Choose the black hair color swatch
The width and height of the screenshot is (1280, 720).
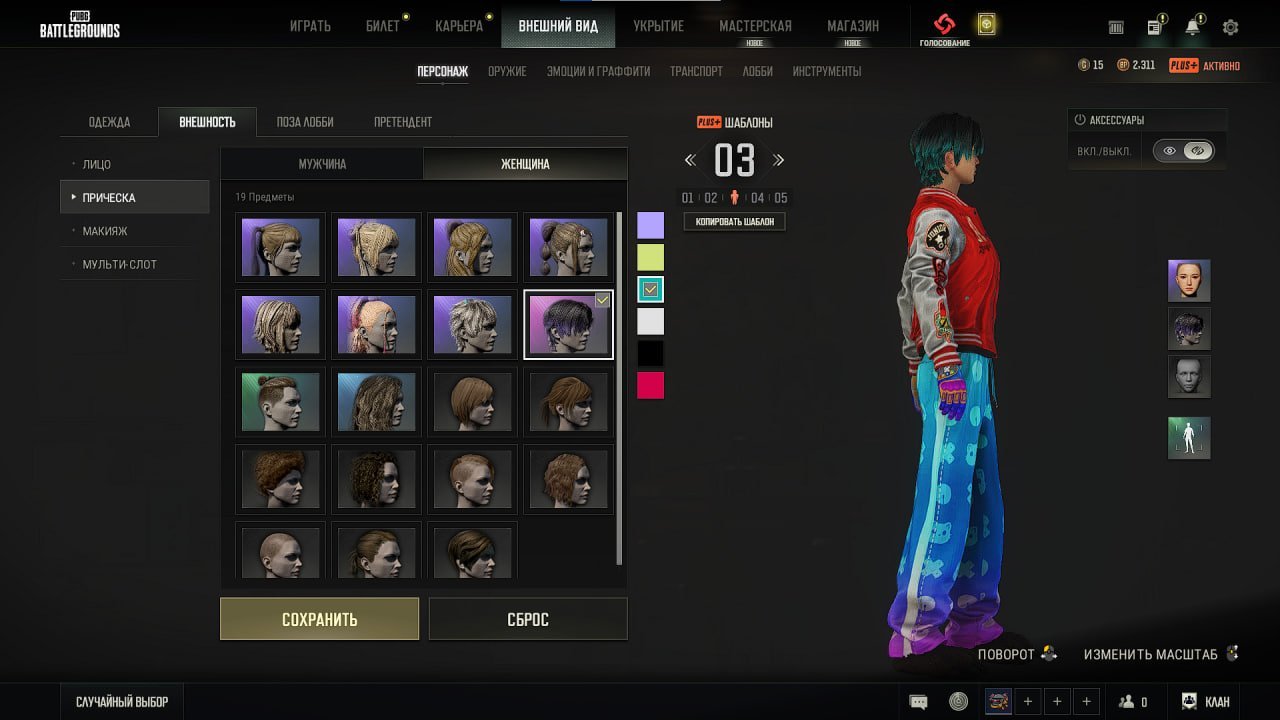[650, 353]
